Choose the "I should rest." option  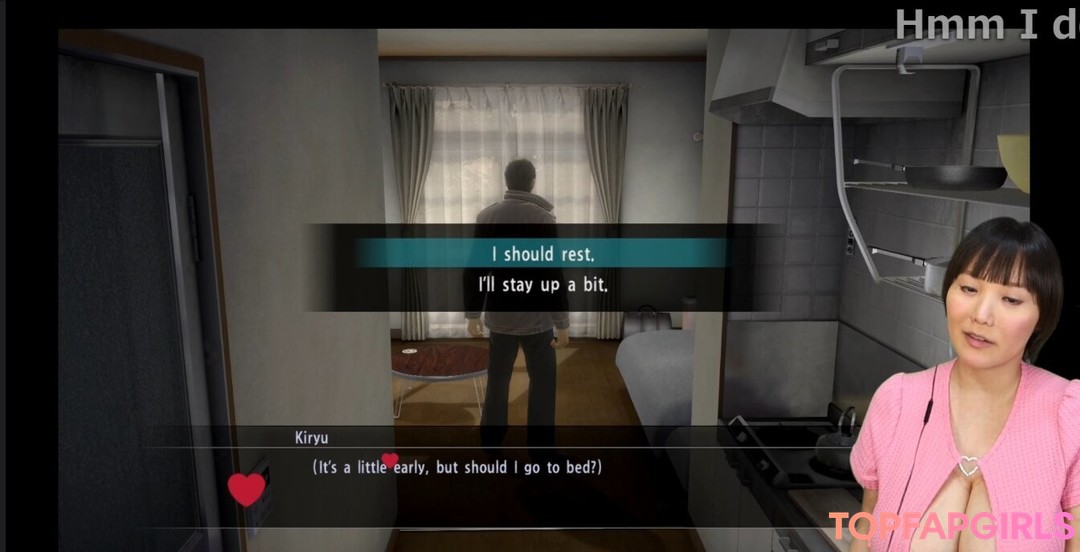541,253
